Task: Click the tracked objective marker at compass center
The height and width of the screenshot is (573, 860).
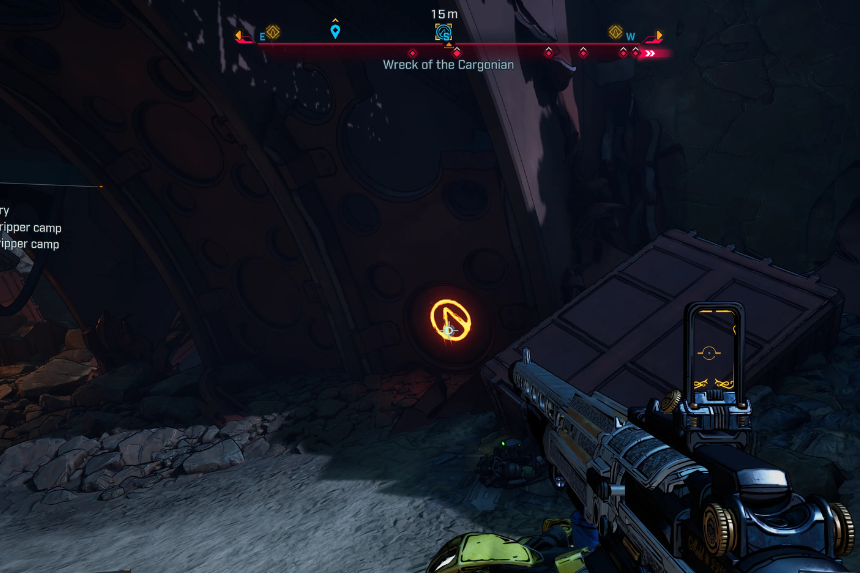Action: tap(444, 33)
